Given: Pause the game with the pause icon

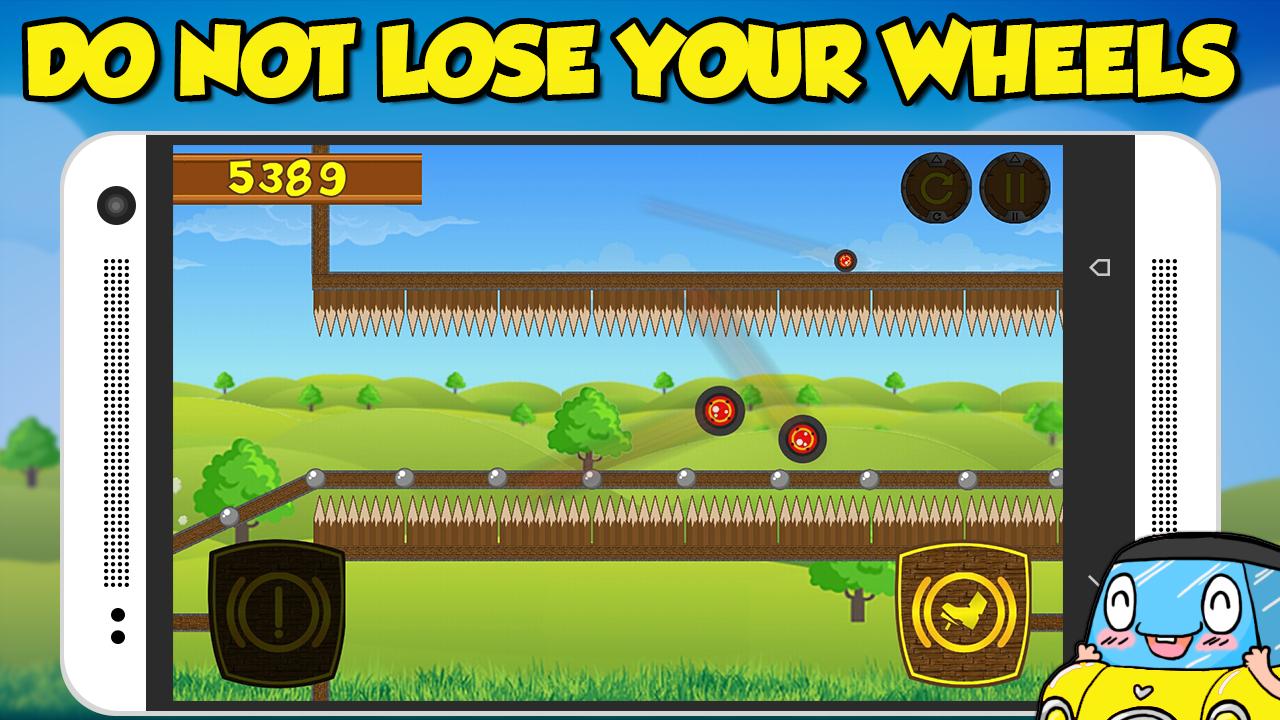Looking at the screenshot, I should tap(1014, 187).
